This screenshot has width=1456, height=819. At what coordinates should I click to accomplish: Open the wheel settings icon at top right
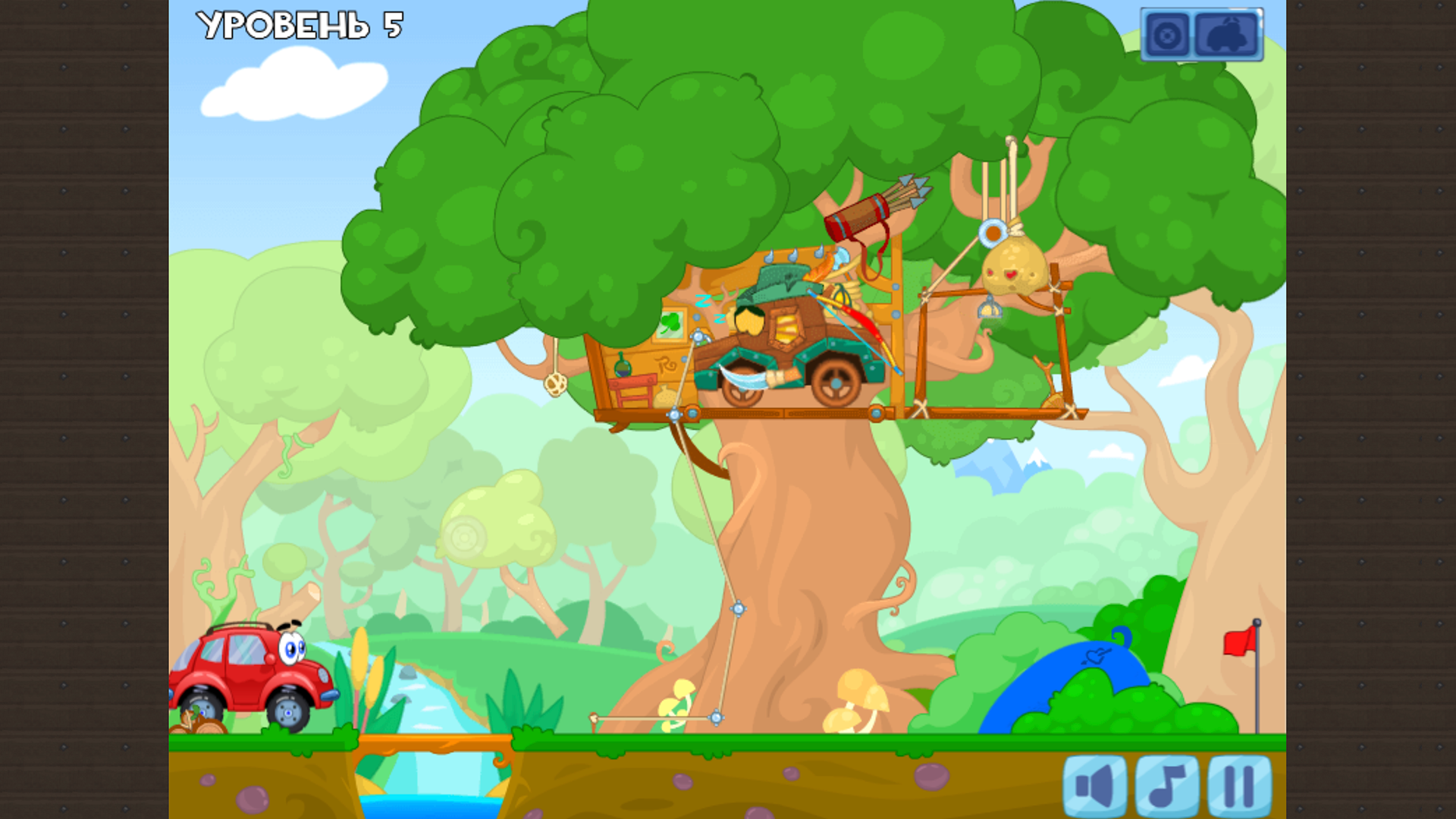[1169, 33]
